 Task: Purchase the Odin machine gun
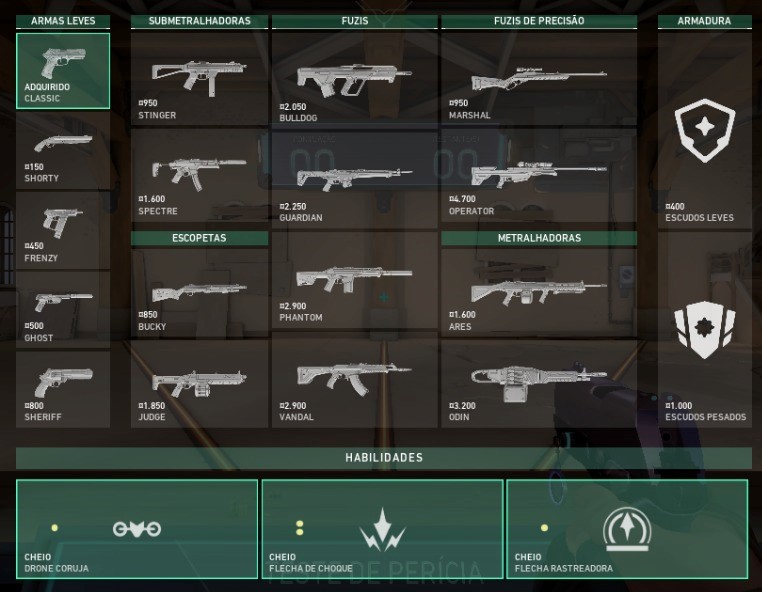click(x=539, y=384)
